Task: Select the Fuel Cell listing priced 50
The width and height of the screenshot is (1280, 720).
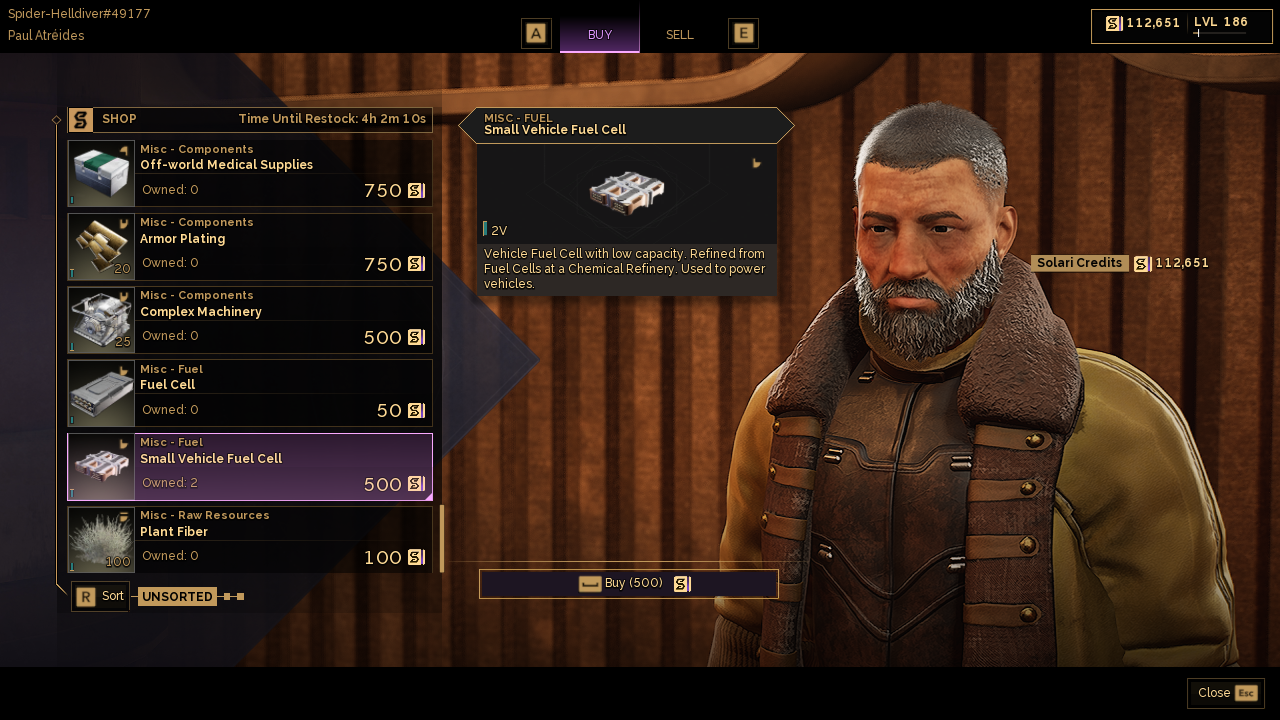Action: pyautogui.click(x=250, y=393)
